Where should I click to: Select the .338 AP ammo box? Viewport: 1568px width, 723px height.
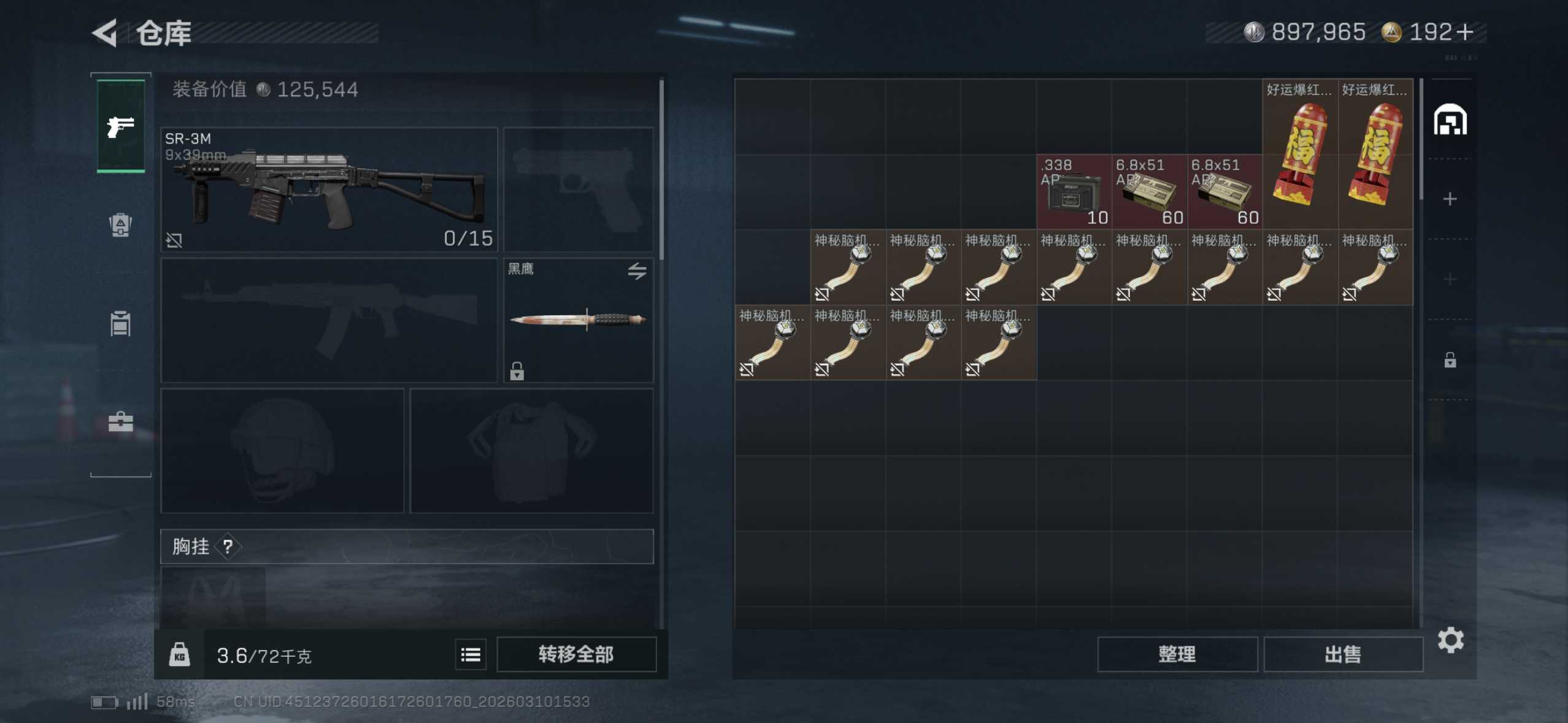click(1074, 191)
